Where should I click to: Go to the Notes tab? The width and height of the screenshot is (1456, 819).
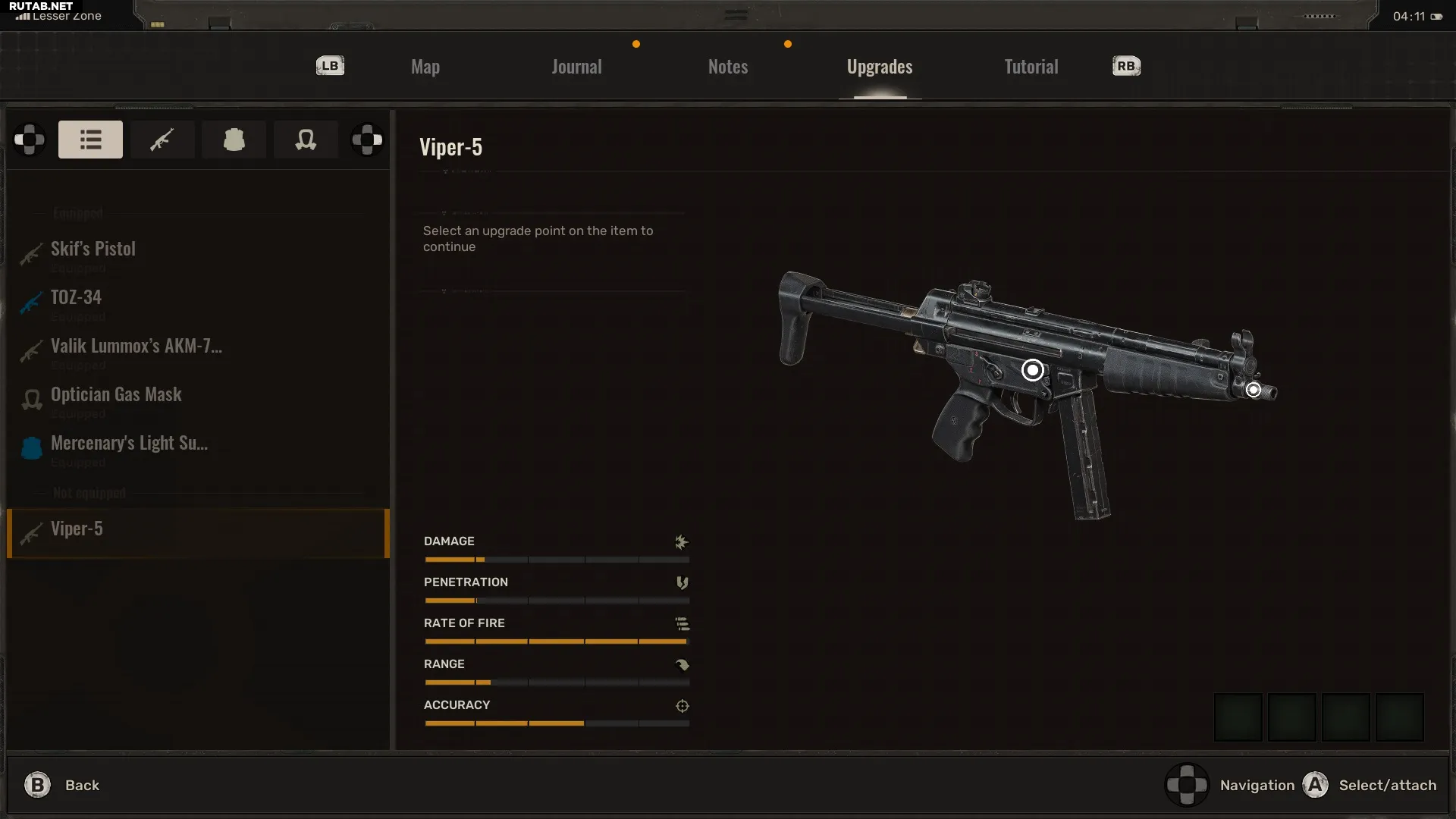click(x=728, y=67)
